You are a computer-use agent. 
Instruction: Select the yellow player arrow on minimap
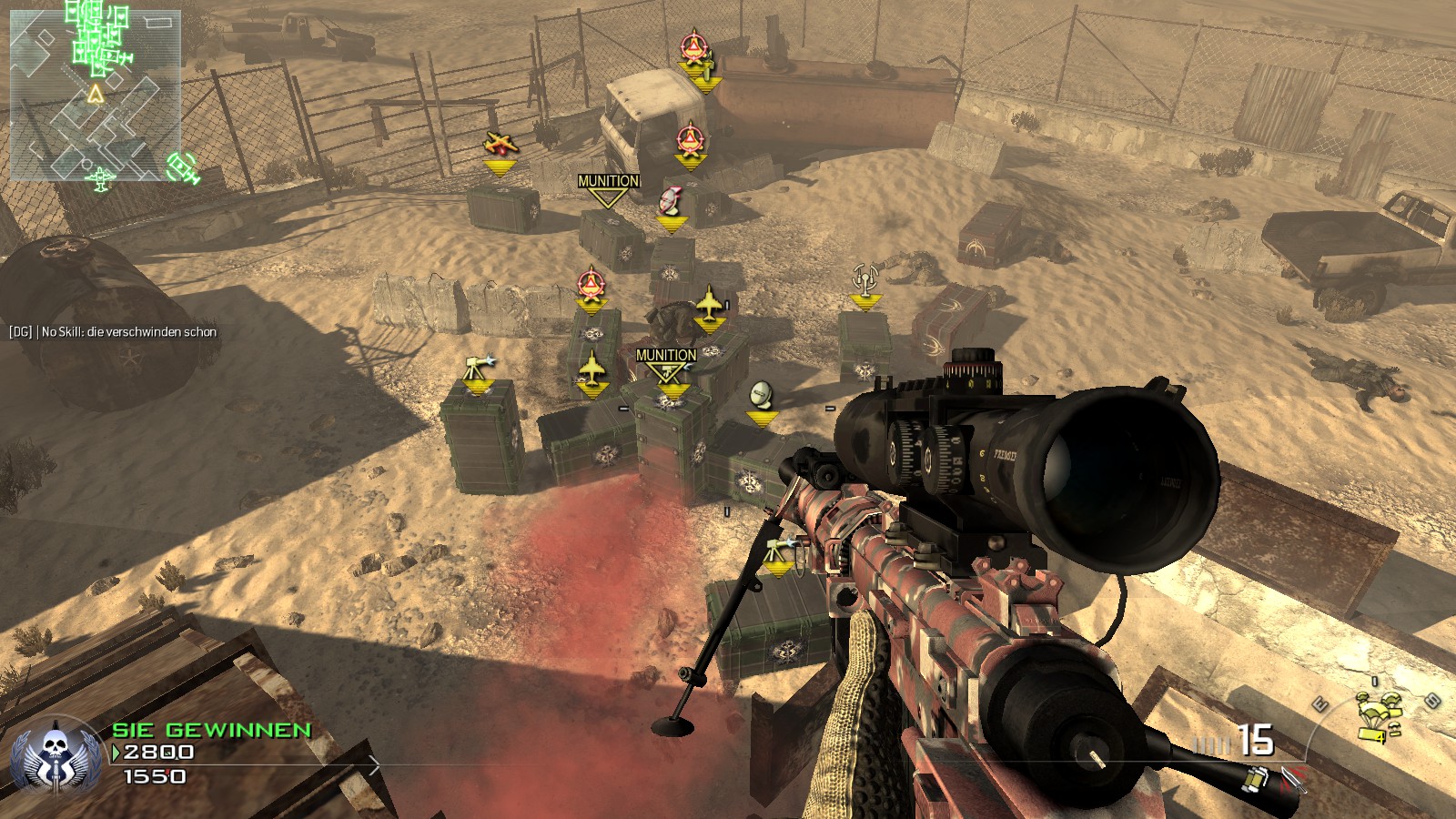click(96, 93)
